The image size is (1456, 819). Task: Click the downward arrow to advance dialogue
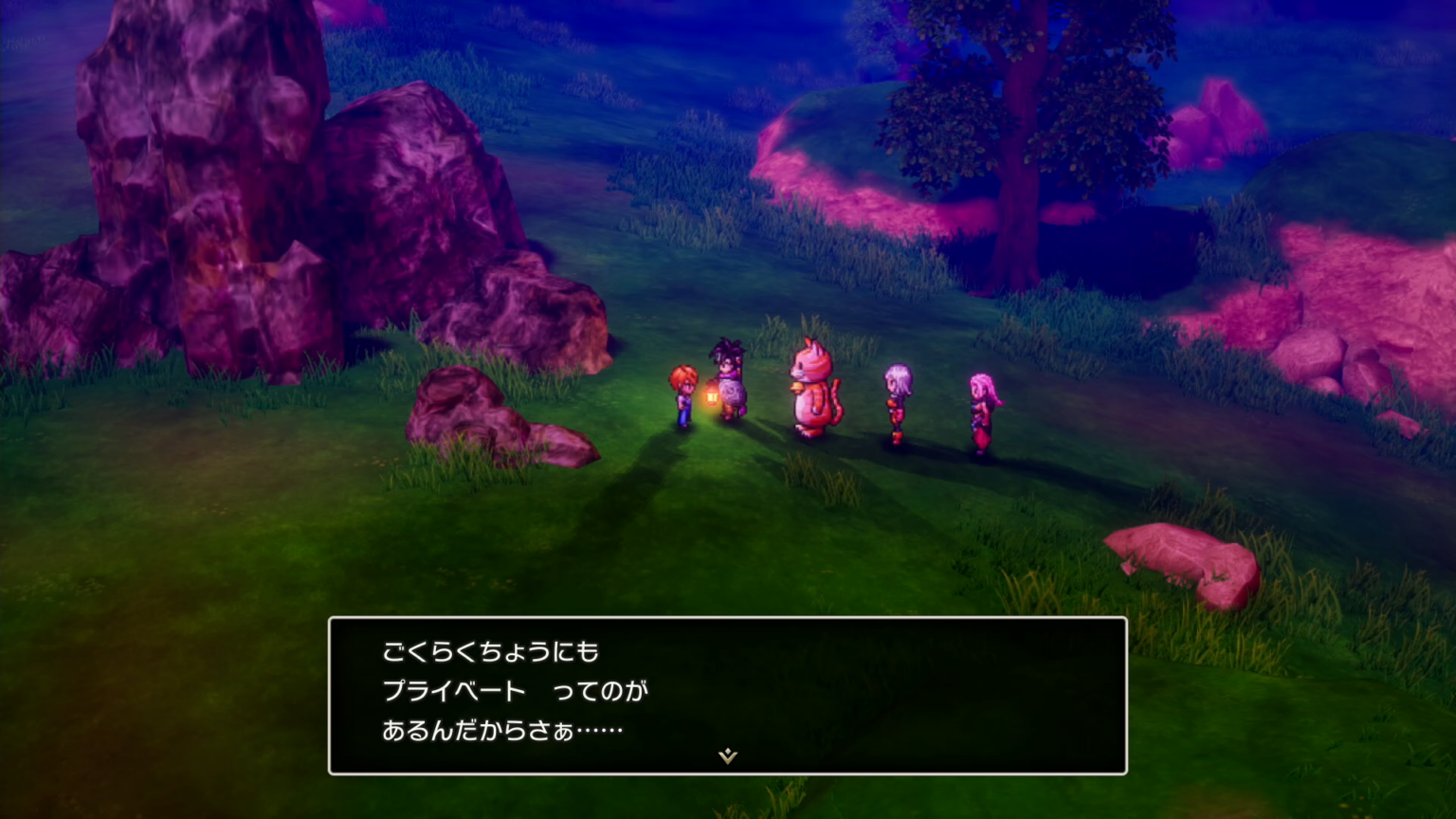726,756
